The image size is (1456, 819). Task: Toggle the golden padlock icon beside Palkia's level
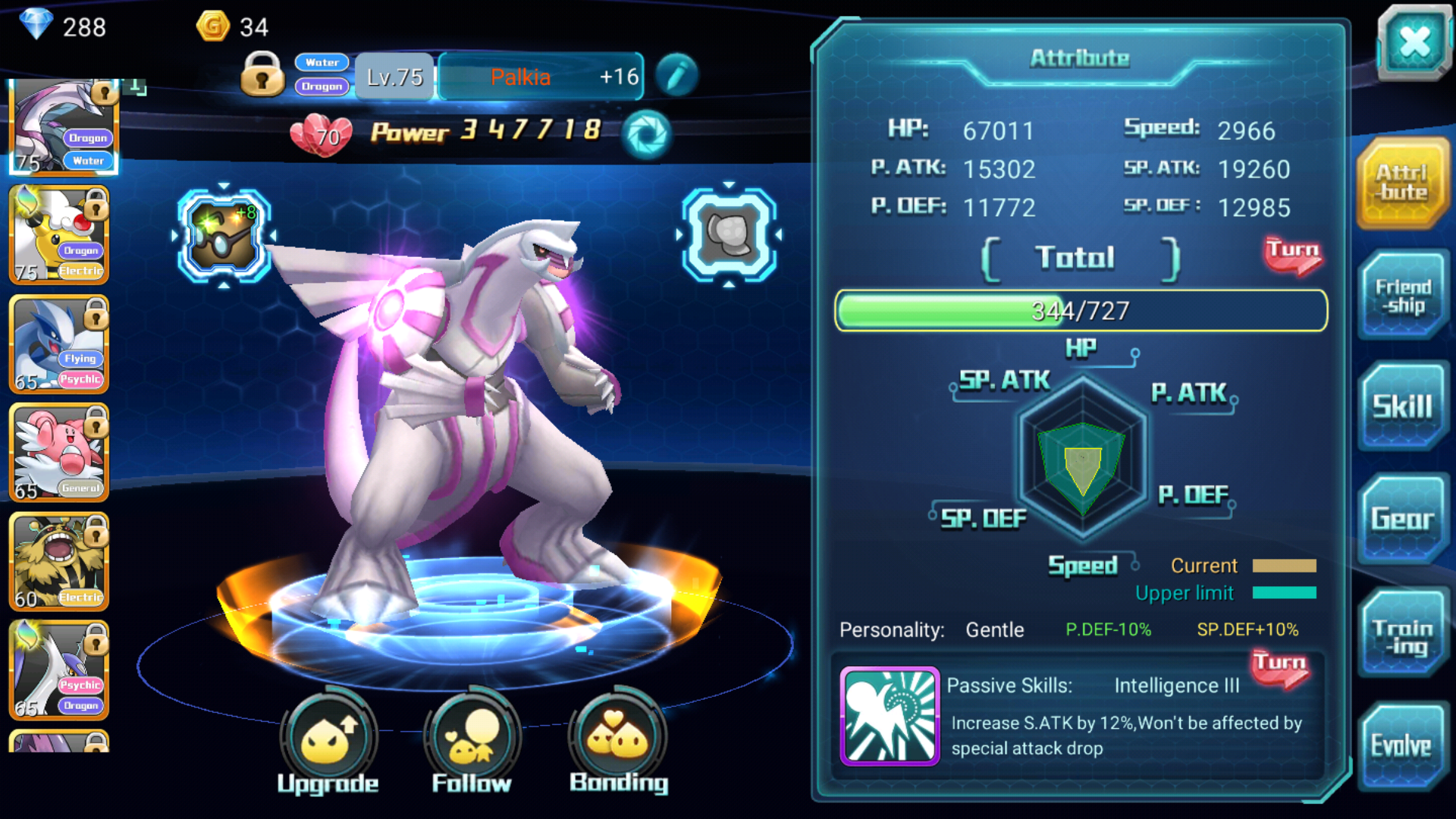262,74
